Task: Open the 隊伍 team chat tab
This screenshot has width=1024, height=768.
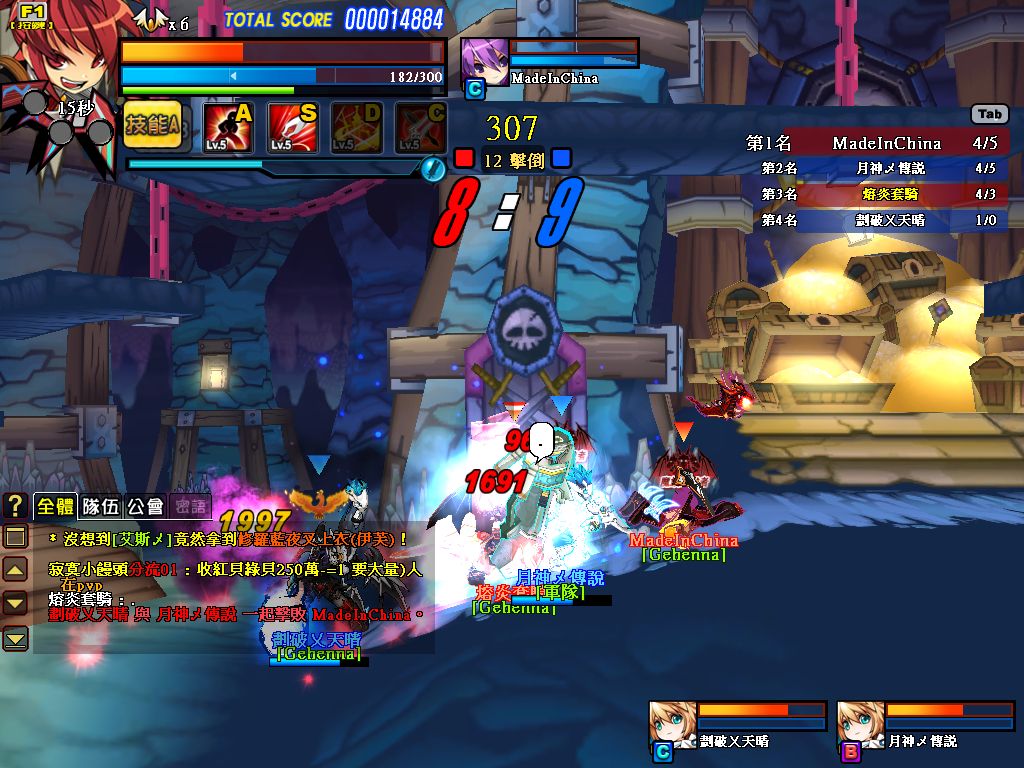Action: 101,506
